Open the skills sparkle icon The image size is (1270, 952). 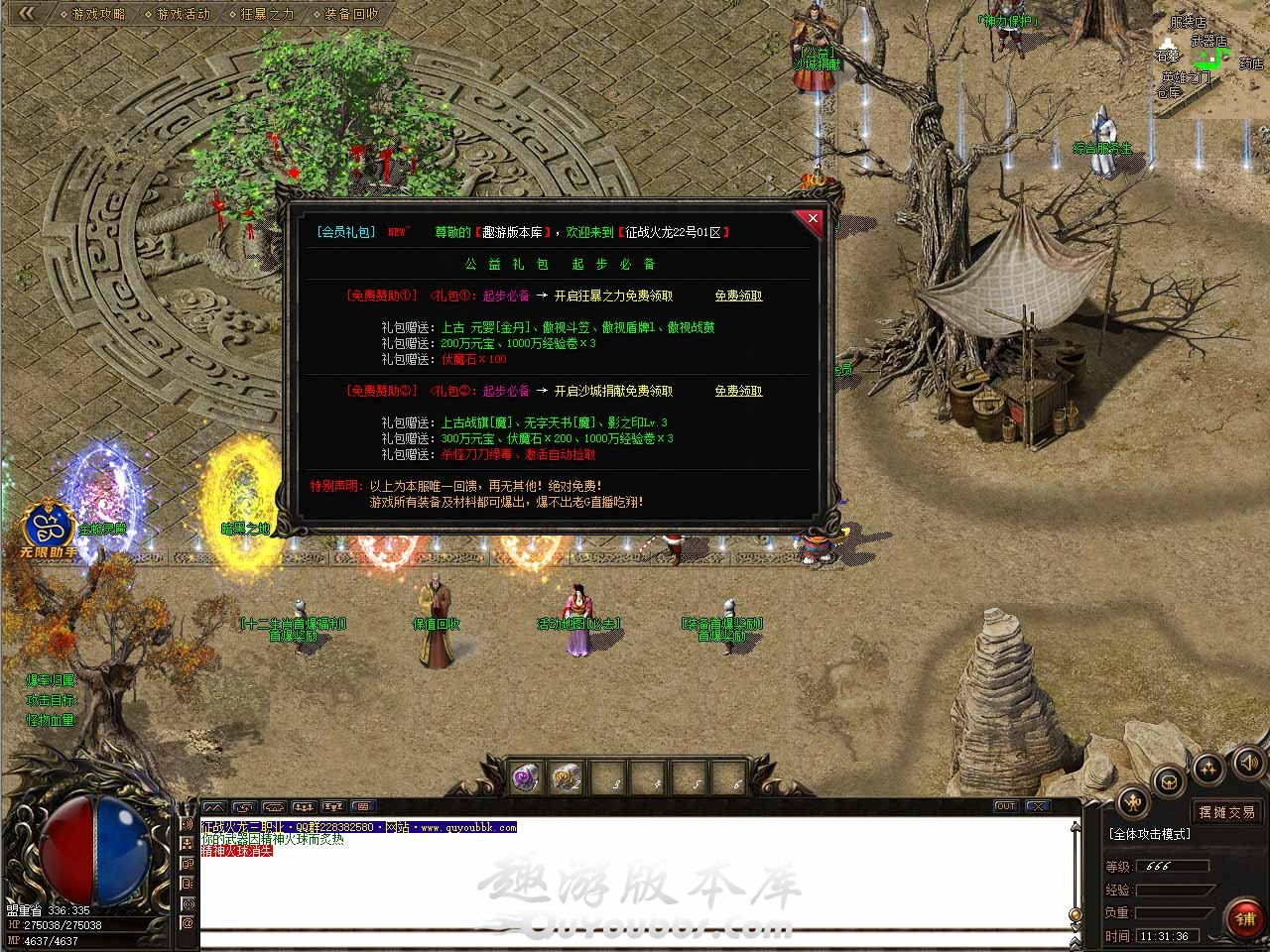pyautogui.click(x=1208, y=767)
